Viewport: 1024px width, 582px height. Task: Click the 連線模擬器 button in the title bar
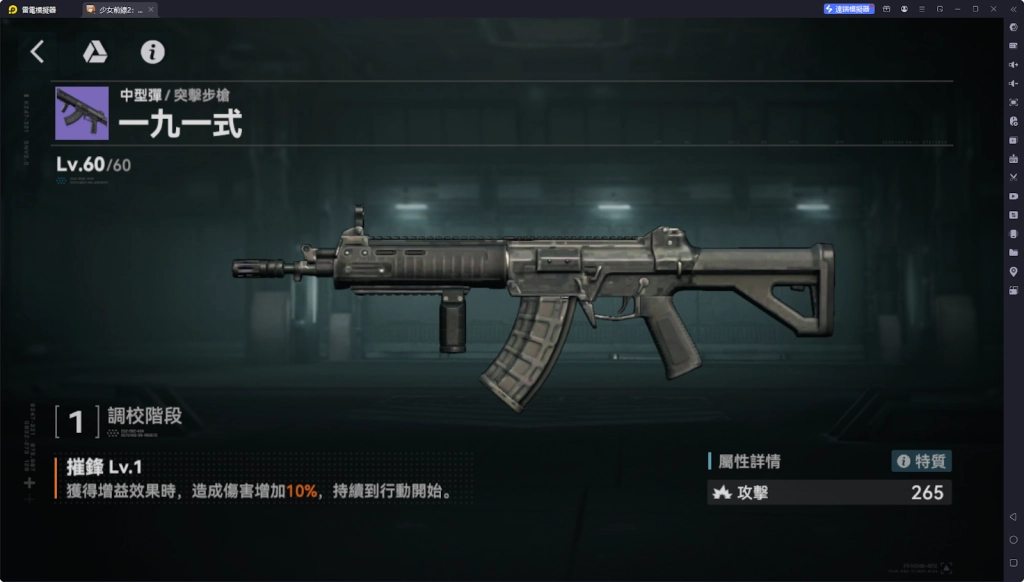click(849, 9)
